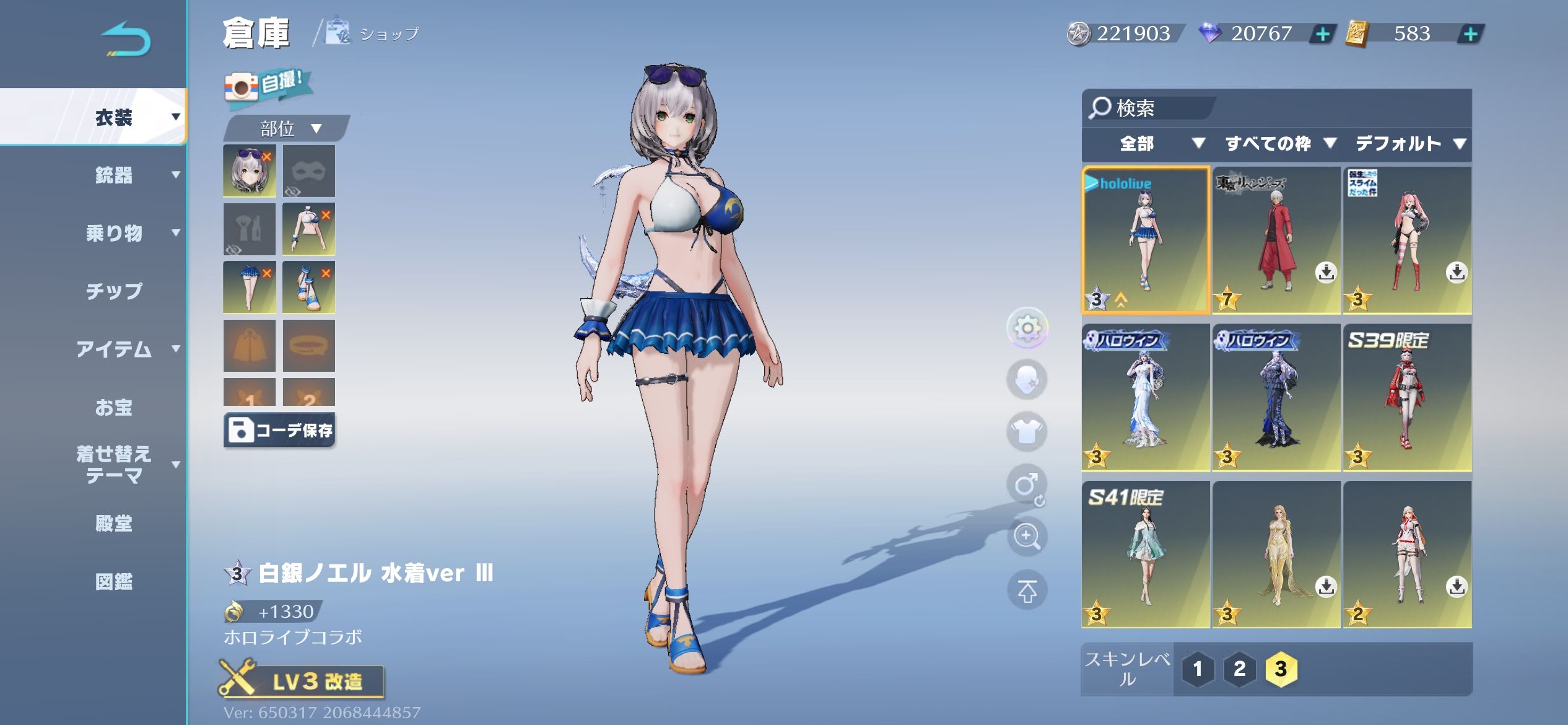
Task: Save outfit with コーデ保存 button
Action: [x=280, y=430]
